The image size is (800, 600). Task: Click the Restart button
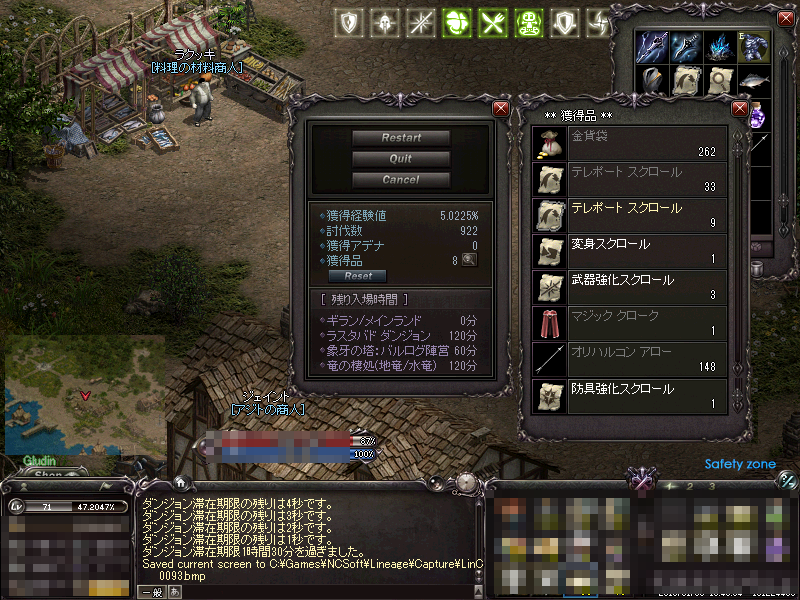tap(400, 138)
